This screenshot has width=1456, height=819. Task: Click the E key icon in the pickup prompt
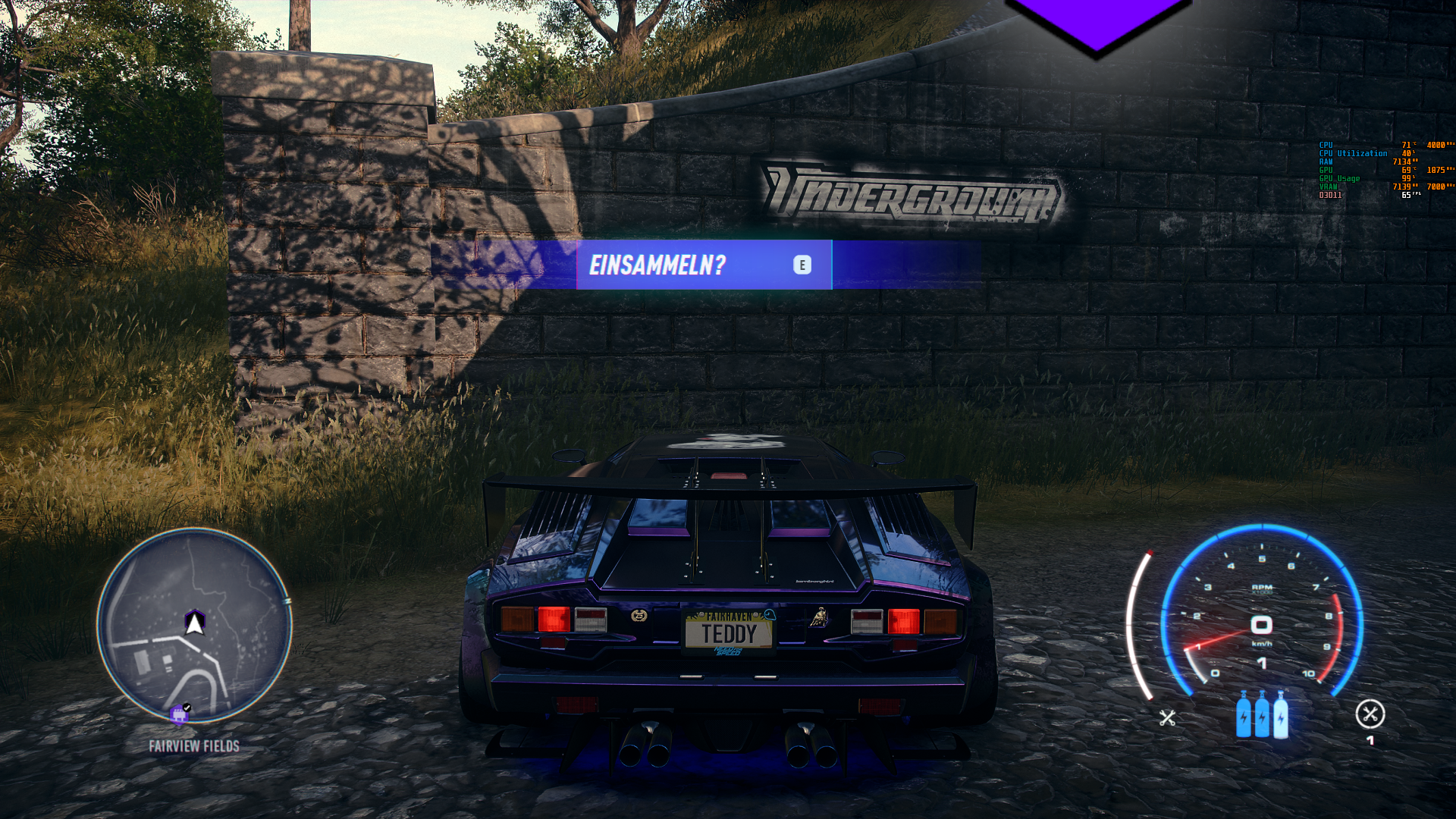(x=802, y=265)
